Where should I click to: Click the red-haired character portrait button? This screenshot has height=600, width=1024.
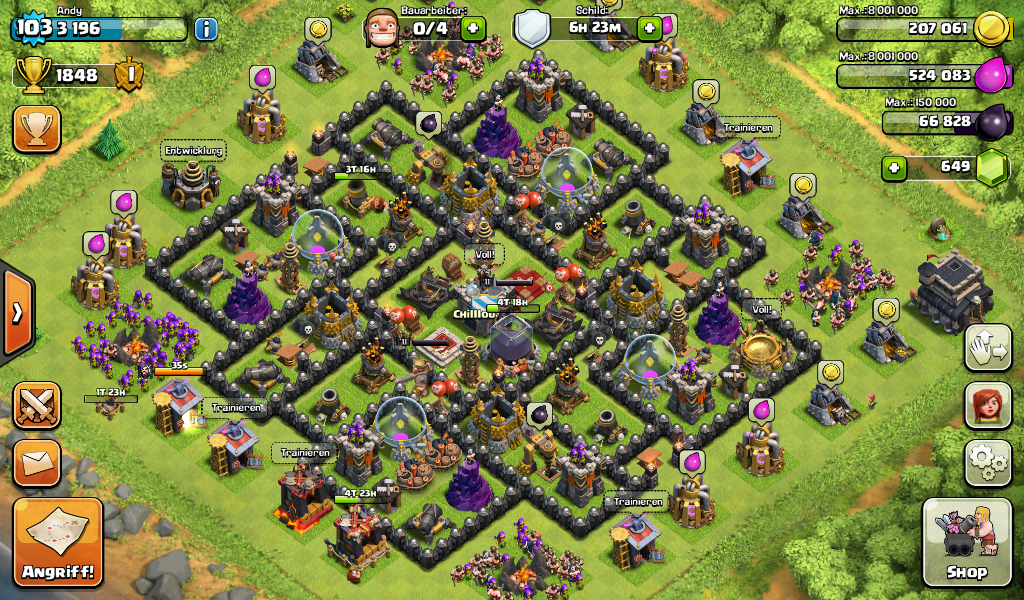987,405
